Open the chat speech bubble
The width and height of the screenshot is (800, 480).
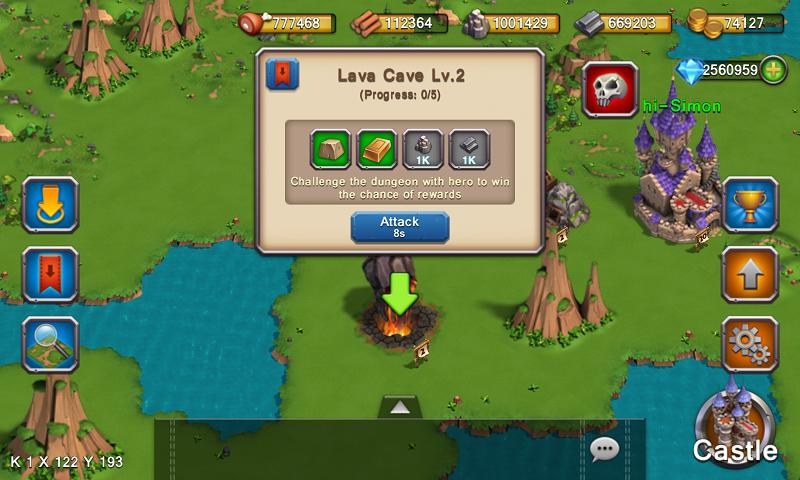605,448
